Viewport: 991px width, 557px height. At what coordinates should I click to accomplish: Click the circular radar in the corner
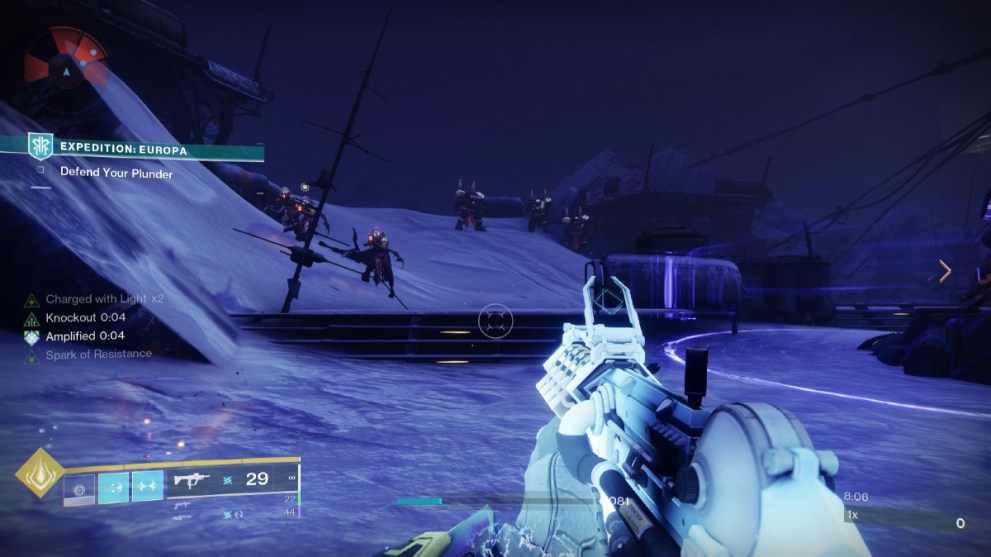coord(65,59)
